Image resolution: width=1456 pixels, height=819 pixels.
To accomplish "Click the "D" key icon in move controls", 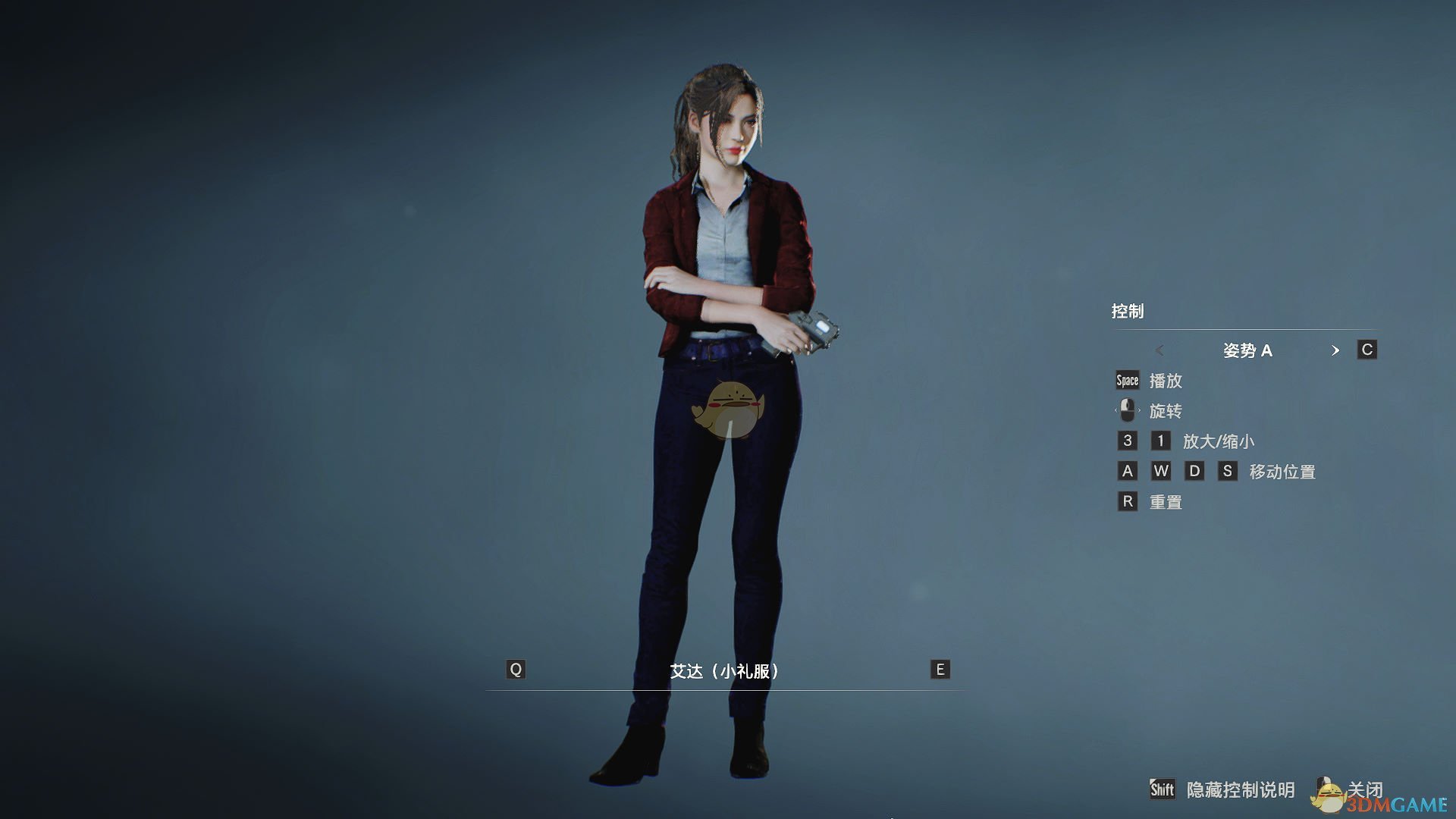I will tap(1195, 471).
